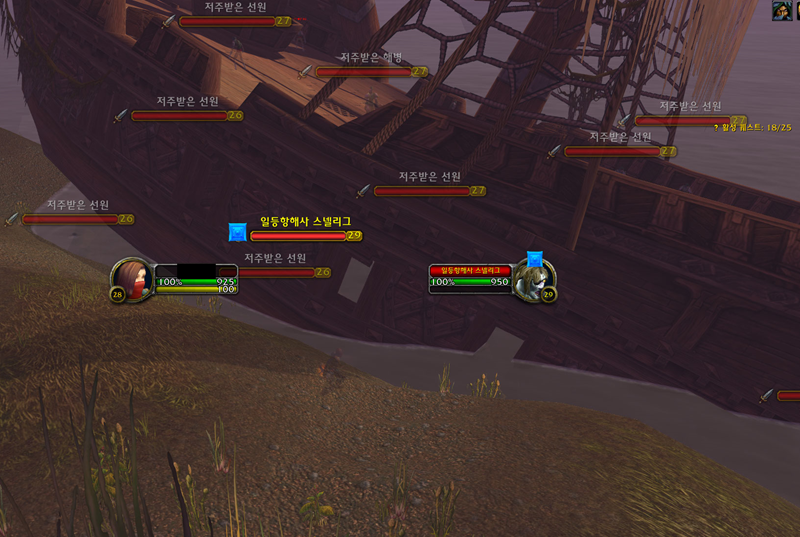
Task: Target the 저주받은 해병 nameplate
Action: [363, 71]
